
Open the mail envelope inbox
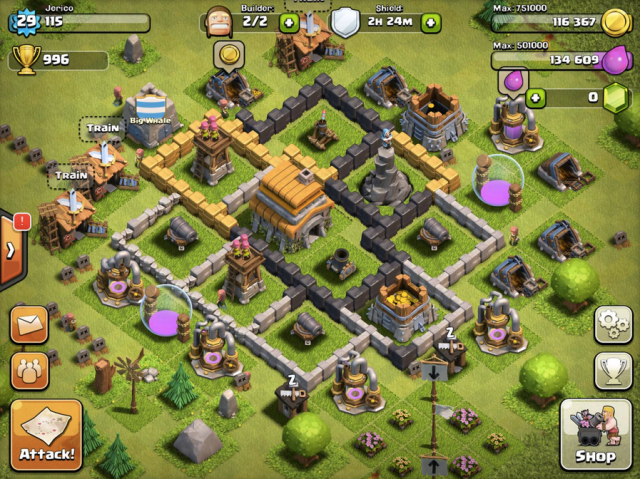[x=30, y=325]
